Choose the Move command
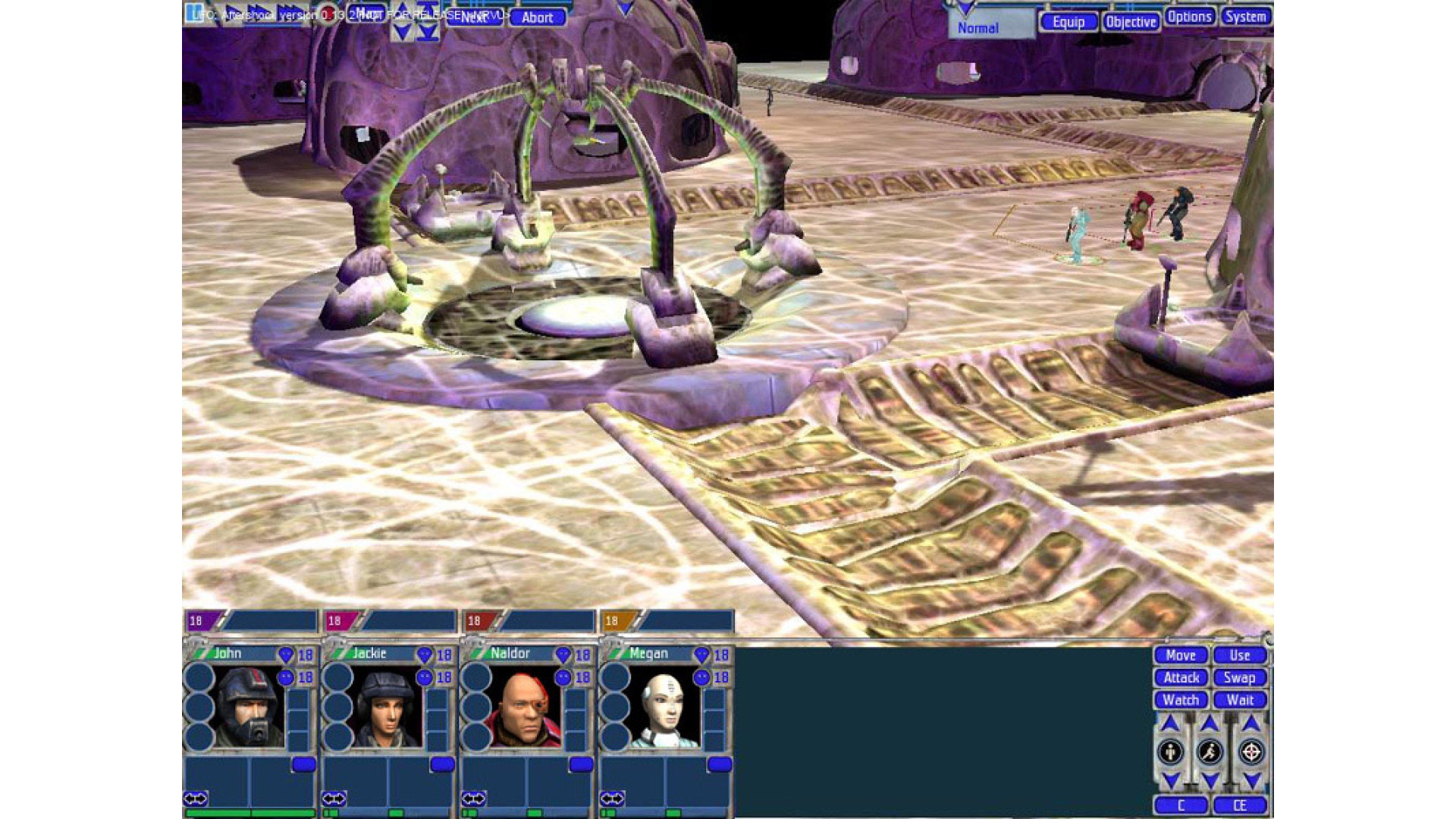 coord(1180,655)
